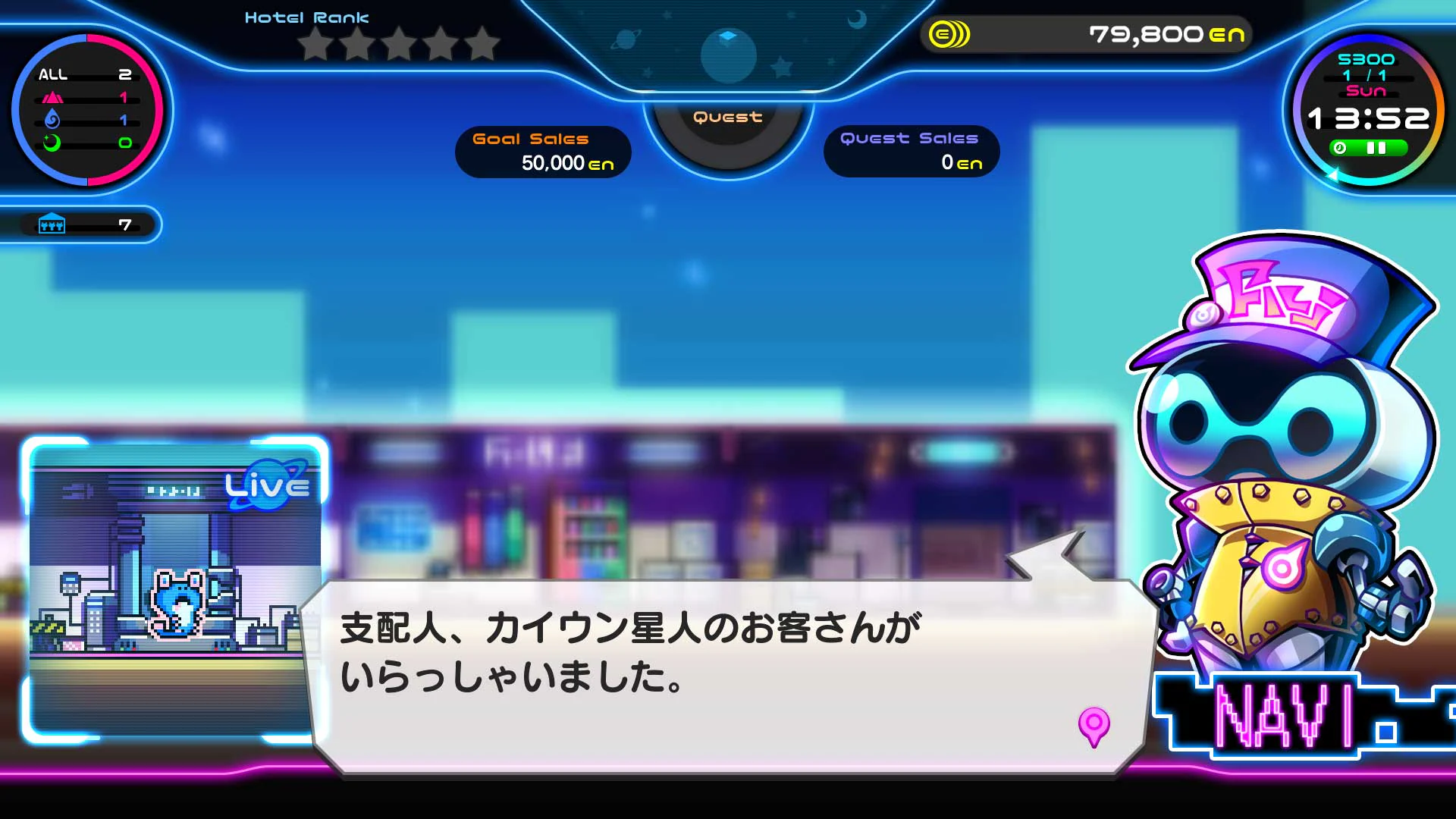Click the blue house icon beside guest count 7
Image resolution: width=1456 pixels, height=819 pixels.
click(x=50, y=224)
